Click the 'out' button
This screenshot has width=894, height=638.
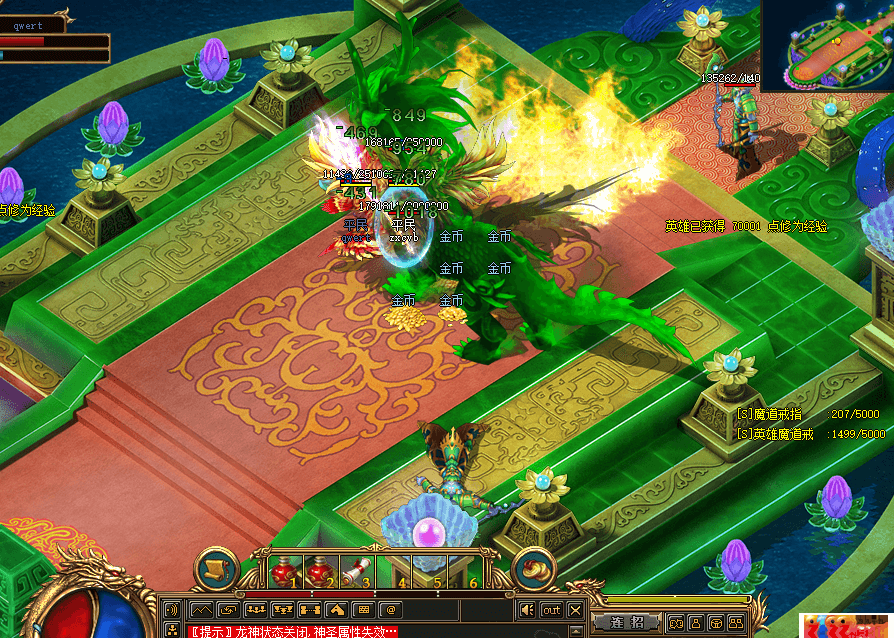pyautogui.click(x=551, y=609)
